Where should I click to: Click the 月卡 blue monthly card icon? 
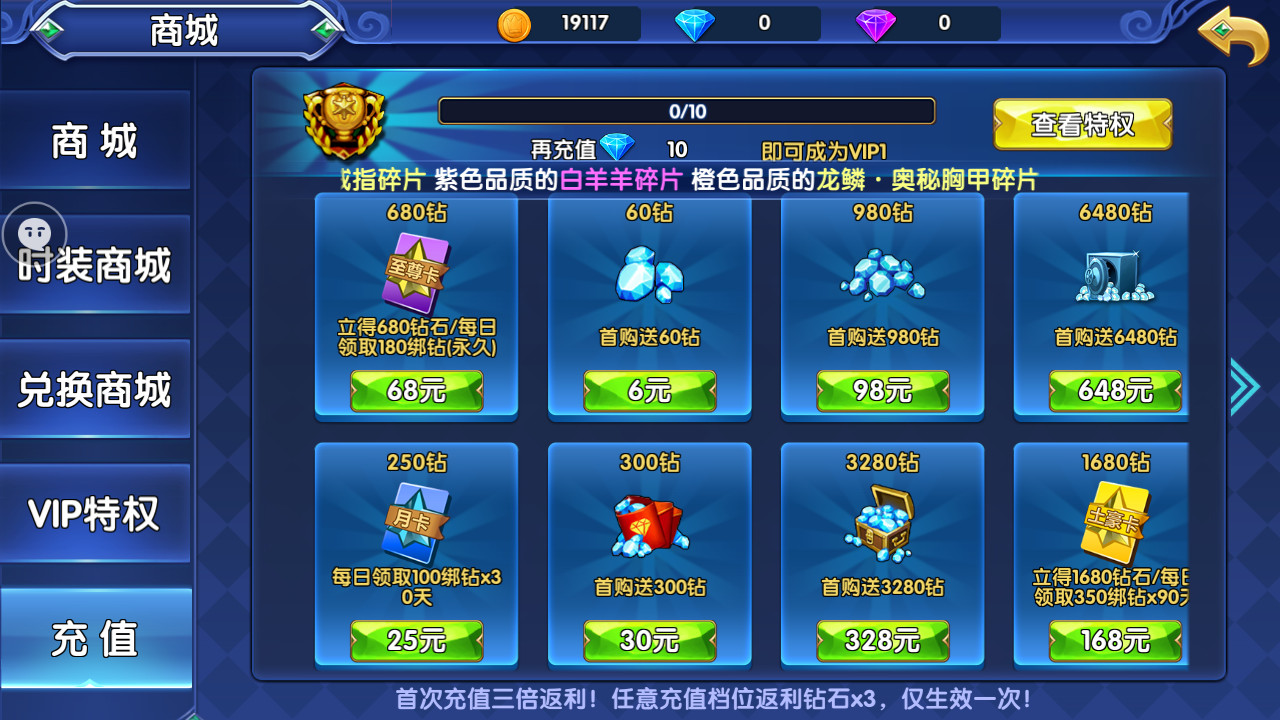416,523
